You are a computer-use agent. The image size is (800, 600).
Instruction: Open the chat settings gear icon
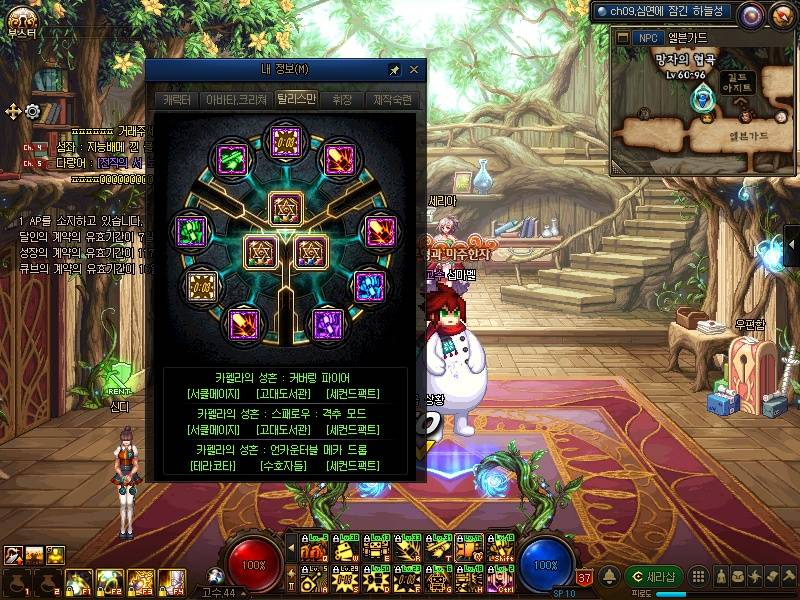coord(33,111)
